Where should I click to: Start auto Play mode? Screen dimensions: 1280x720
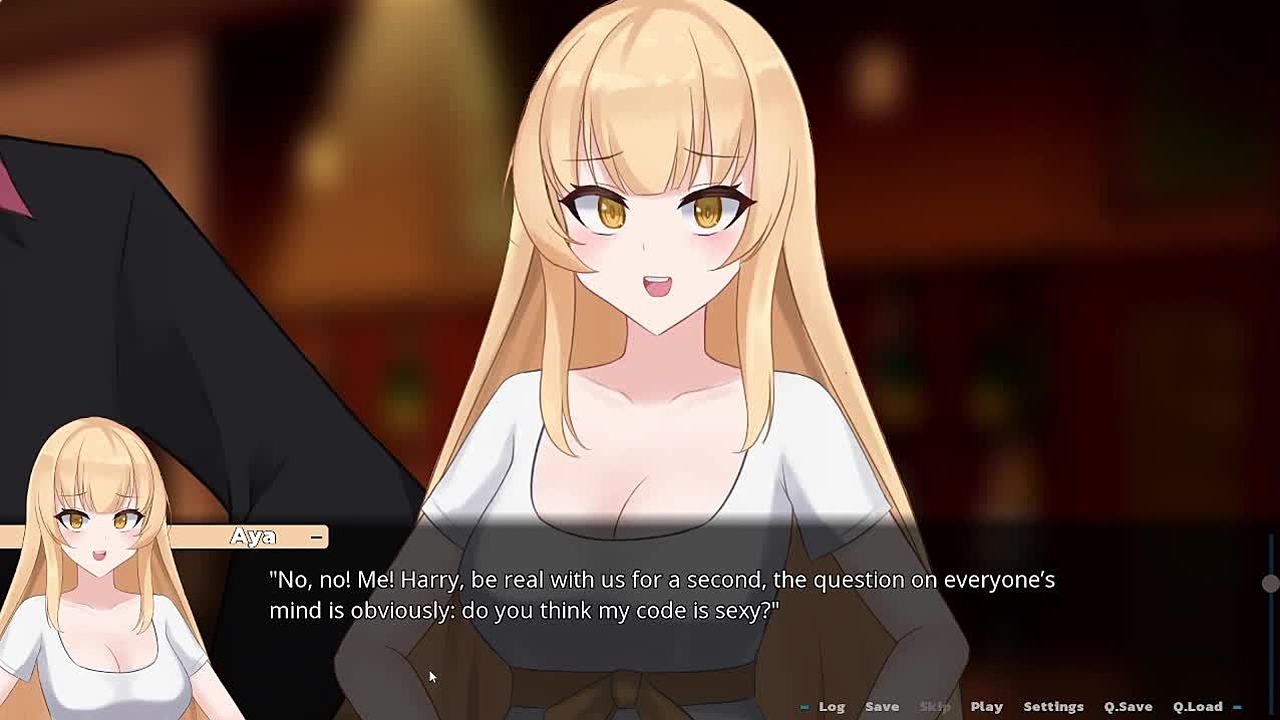986,706
